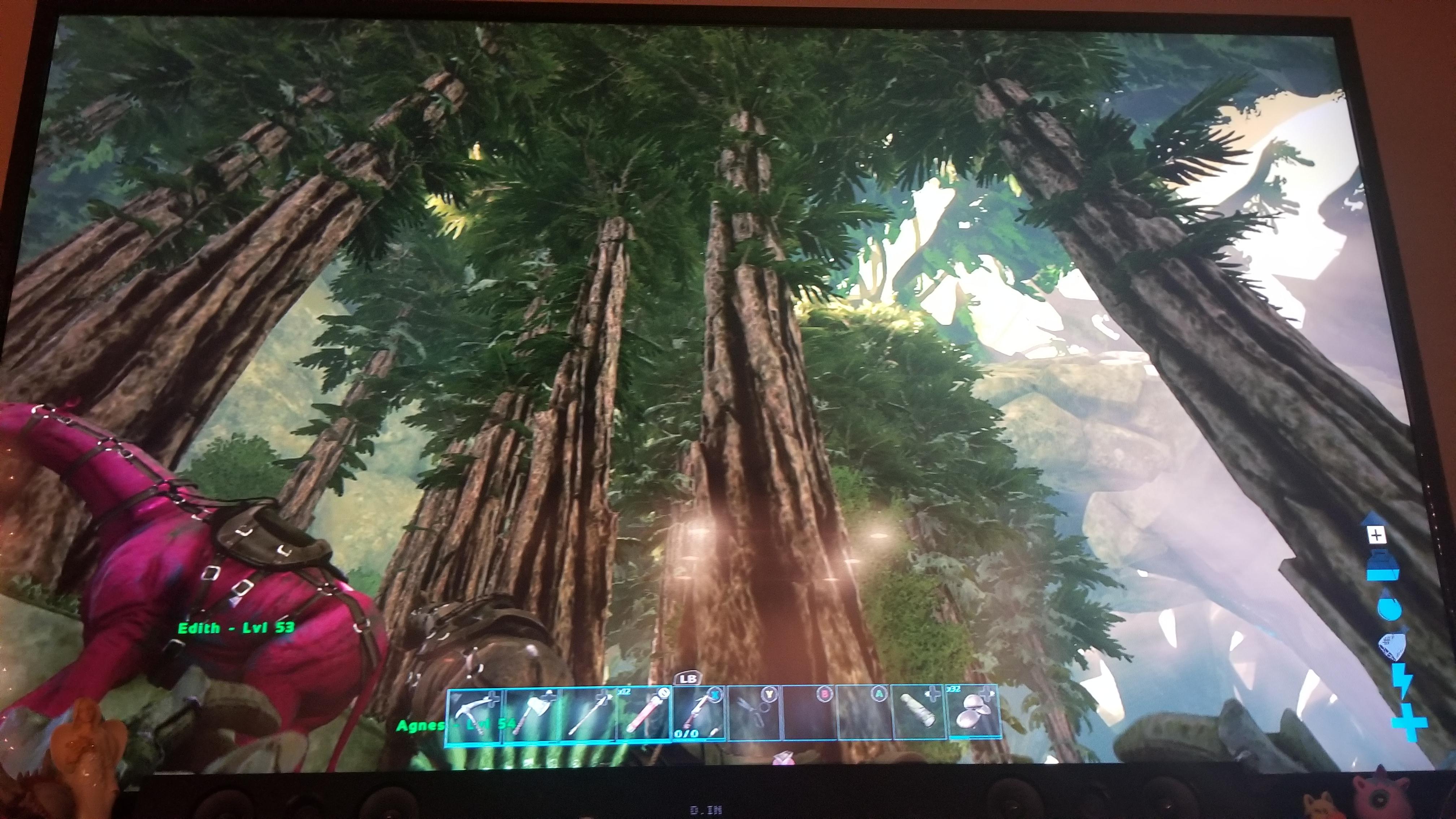
Task: Click the LB button prompt above the hotbar
Action: click(x=689, y=677)
